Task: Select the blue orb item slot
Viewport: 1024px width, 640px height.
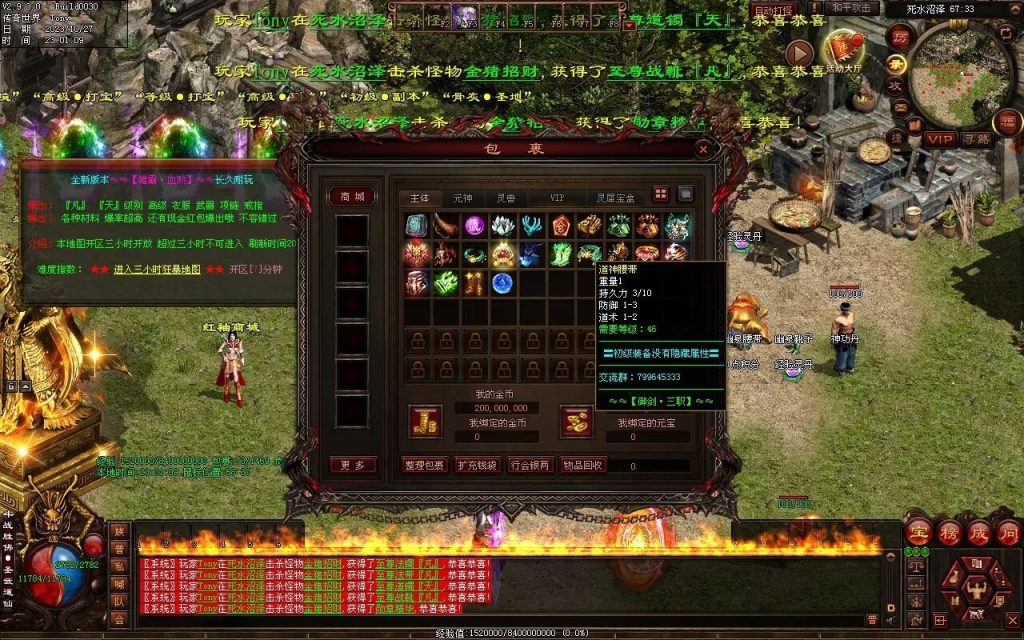Action: pyautogui.click(x=503, y=283)
